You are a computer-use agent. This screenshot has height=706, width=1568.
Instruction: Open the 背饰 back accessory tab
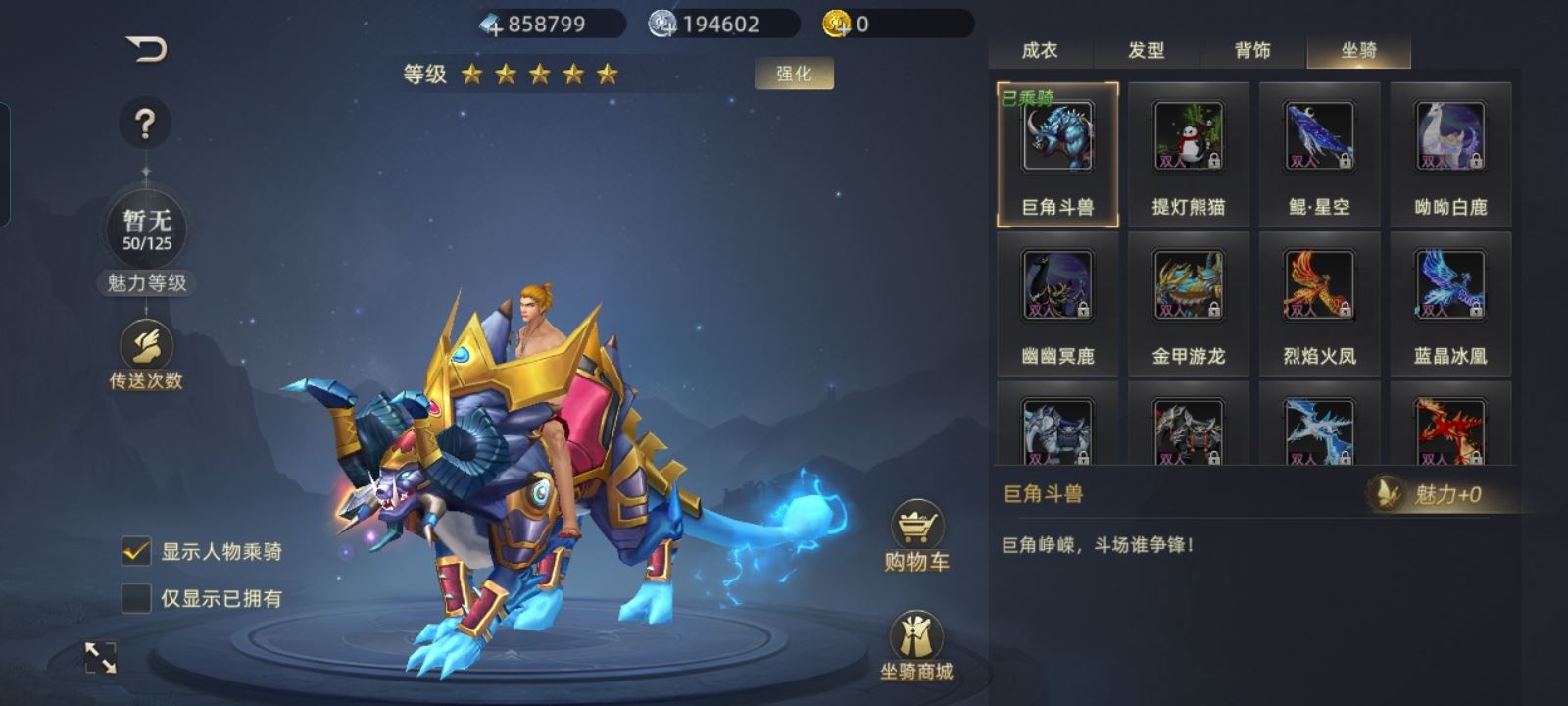pyautogui.click(x=1252, y=50)
